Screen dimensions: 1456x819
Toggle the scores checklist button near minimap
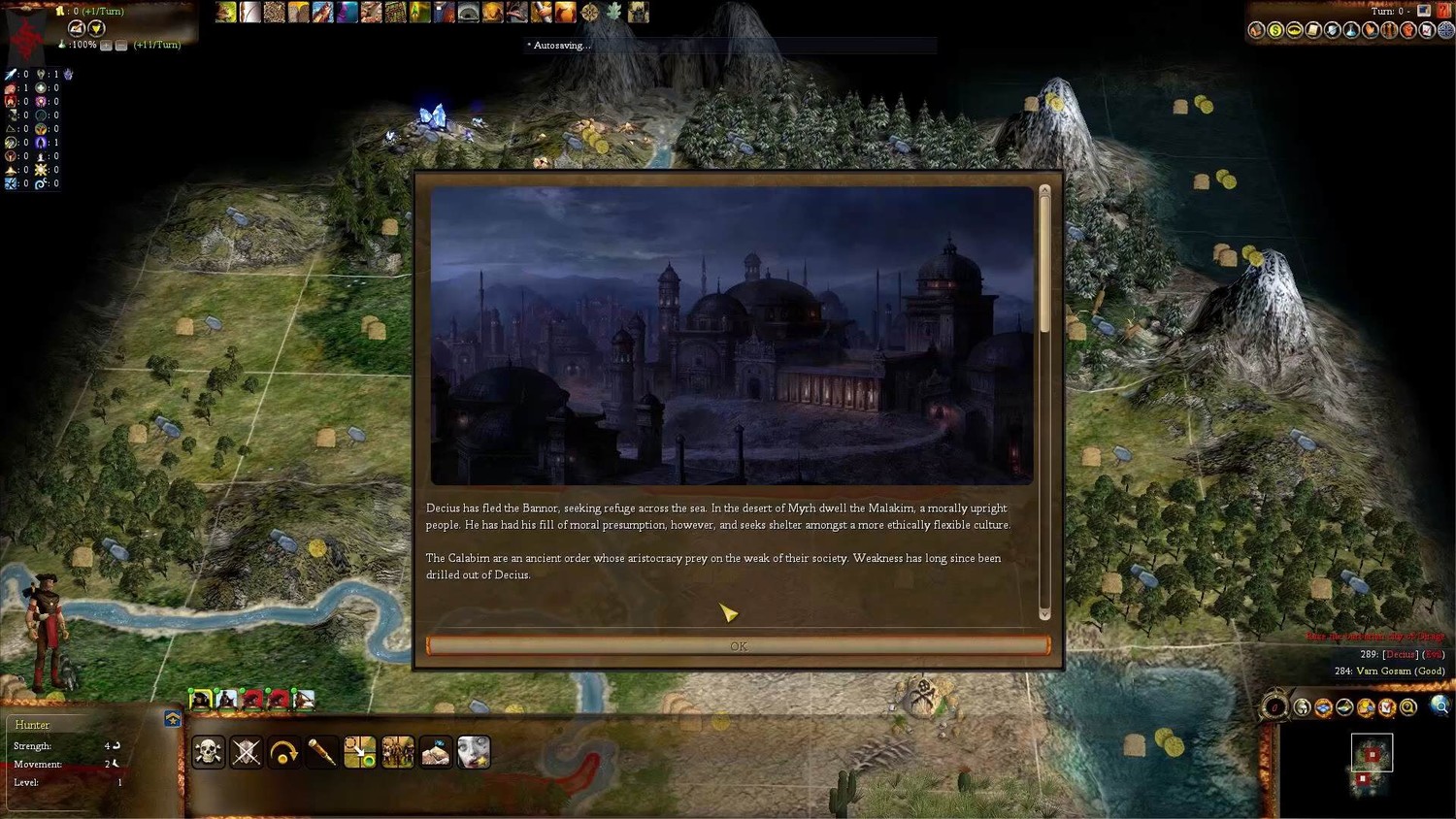click(1387, 707)
